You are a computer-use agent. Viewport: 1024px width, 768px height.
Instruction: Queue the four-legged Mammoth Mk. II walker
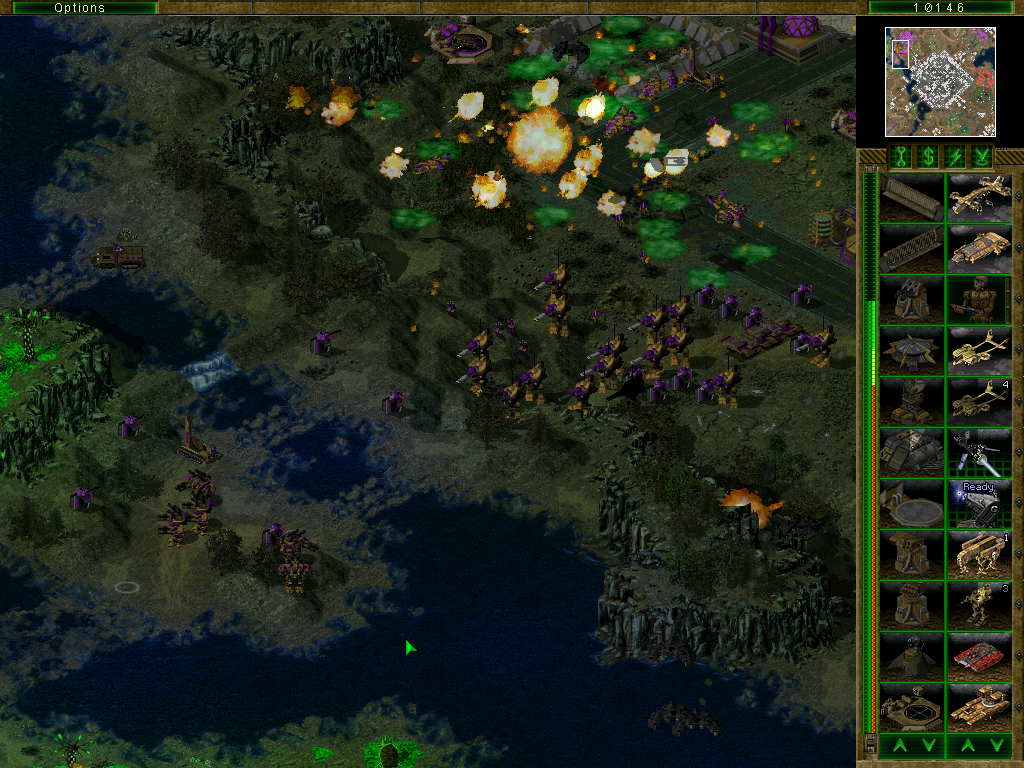click(x=979, y=554)
